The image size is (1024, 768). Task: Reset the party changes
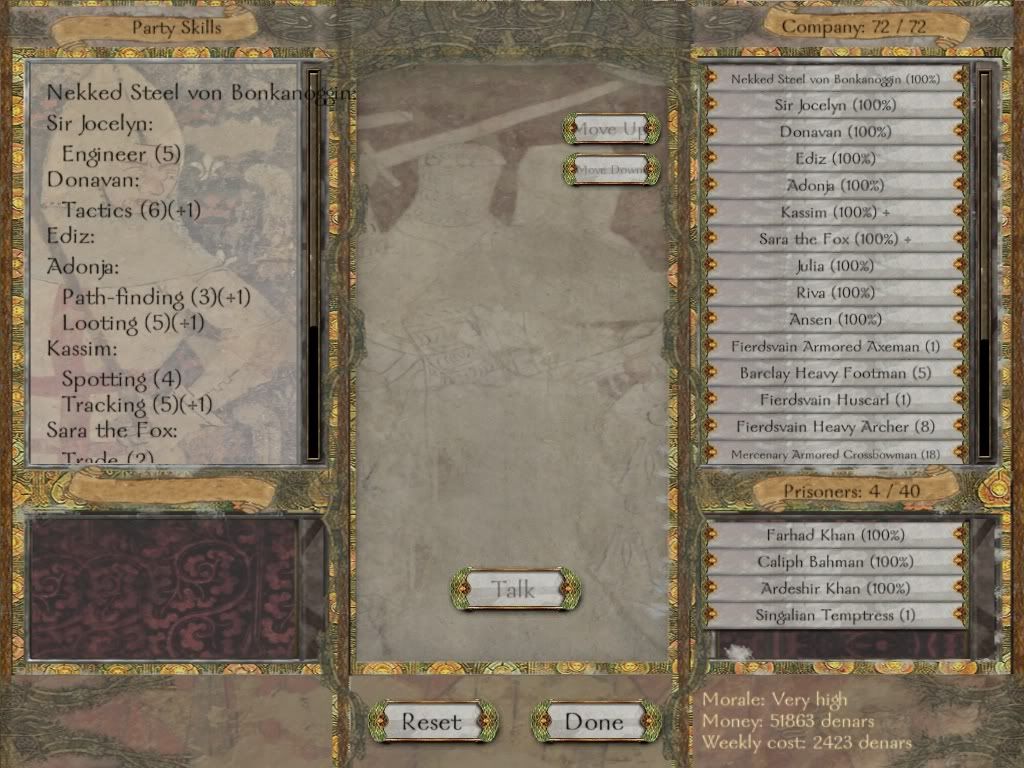click(432, 721)
